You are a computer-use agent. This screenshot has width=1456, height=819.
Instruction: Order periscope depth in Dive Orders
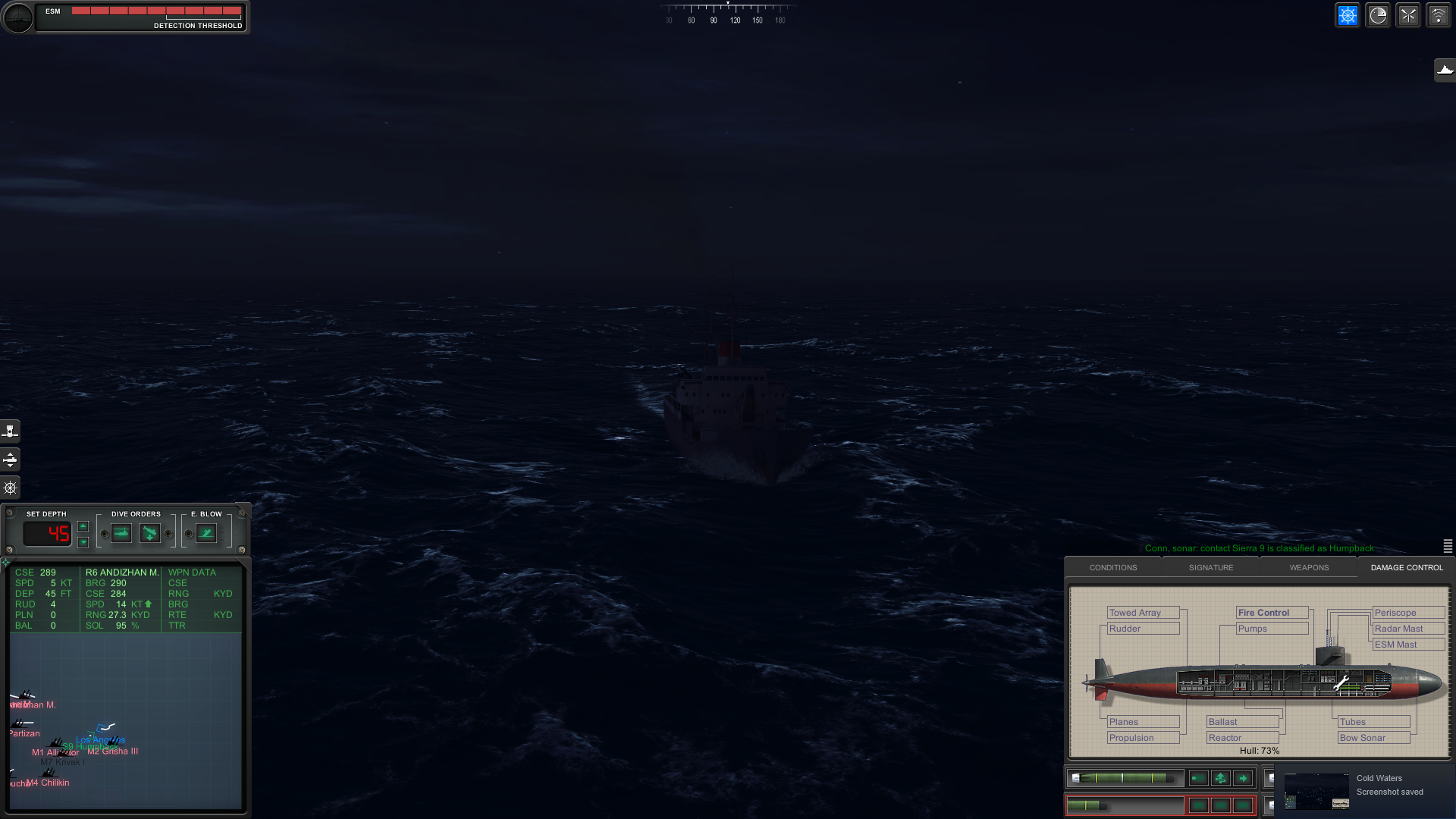click(x=121, y=533)
